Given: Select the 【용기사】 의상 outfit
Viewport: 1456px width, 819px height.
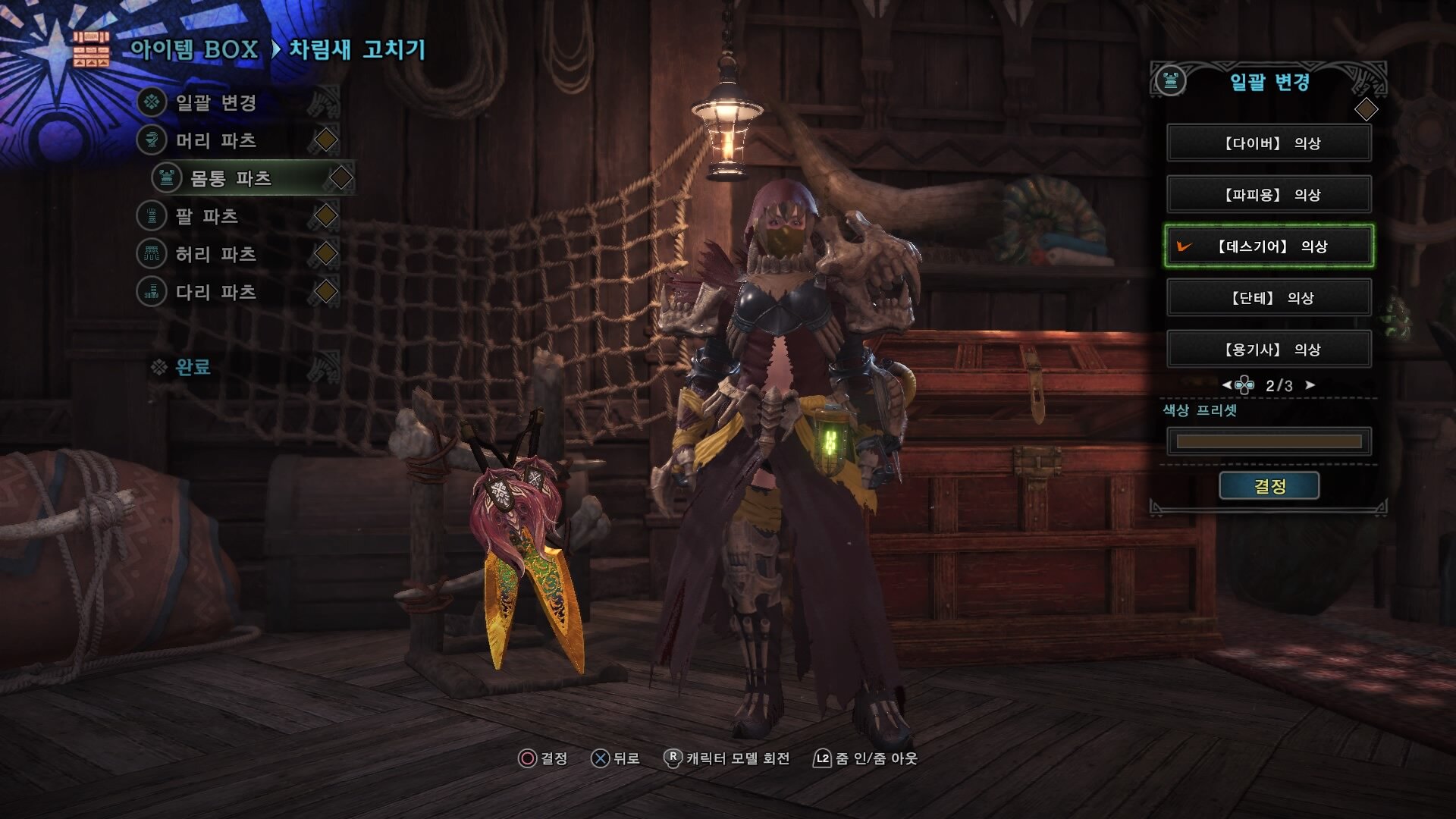Looking at the screenshot, I should 1269,350.
